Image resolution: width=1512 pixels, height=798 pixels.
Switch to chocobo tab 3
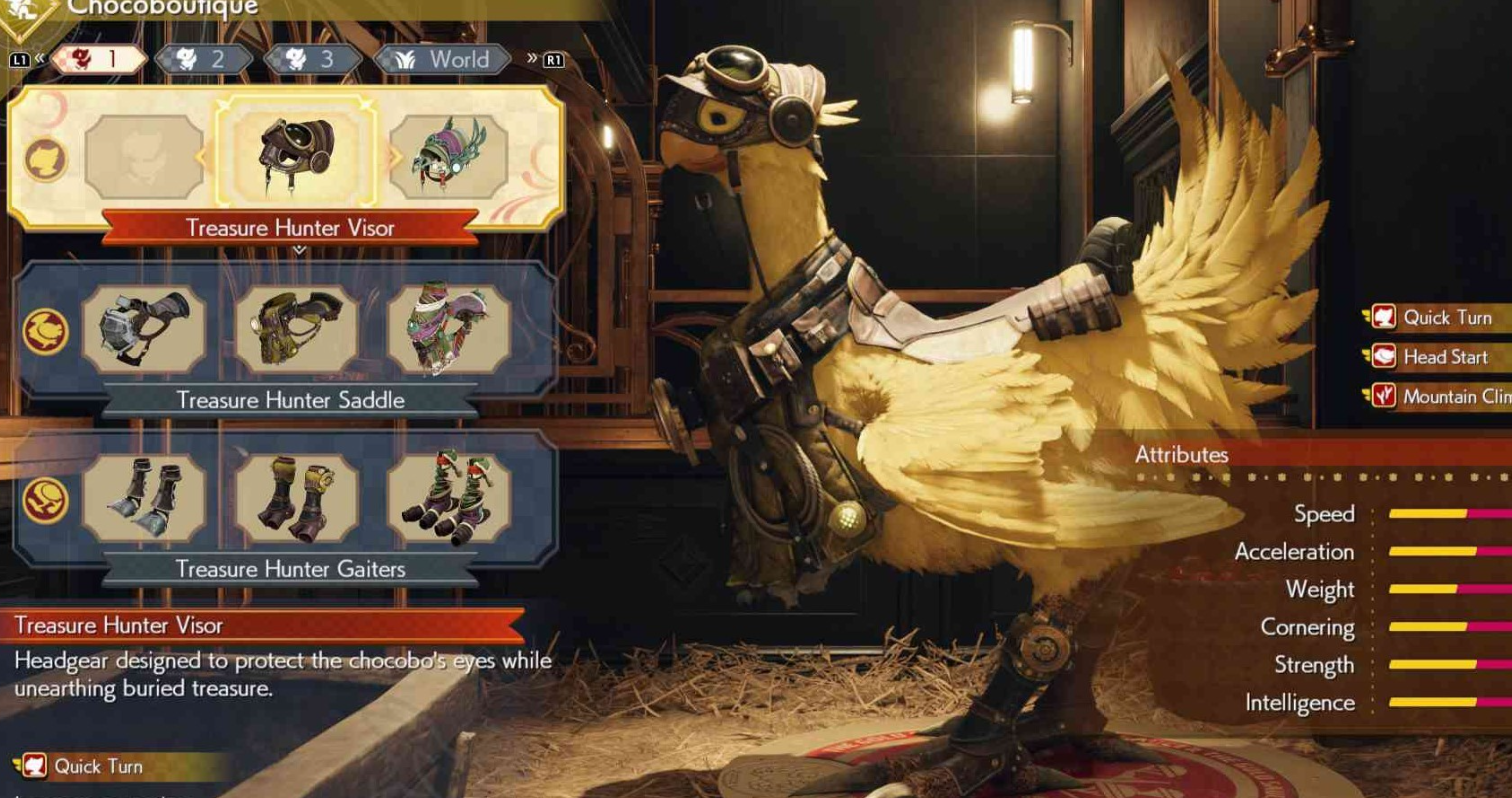tap(312, 59)
